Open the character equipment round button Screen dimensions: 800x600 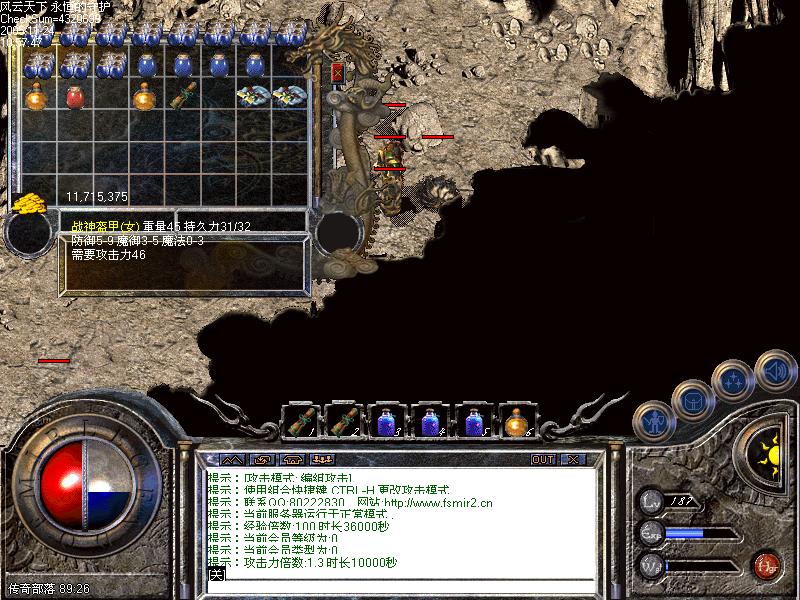[x=654, y=421]
